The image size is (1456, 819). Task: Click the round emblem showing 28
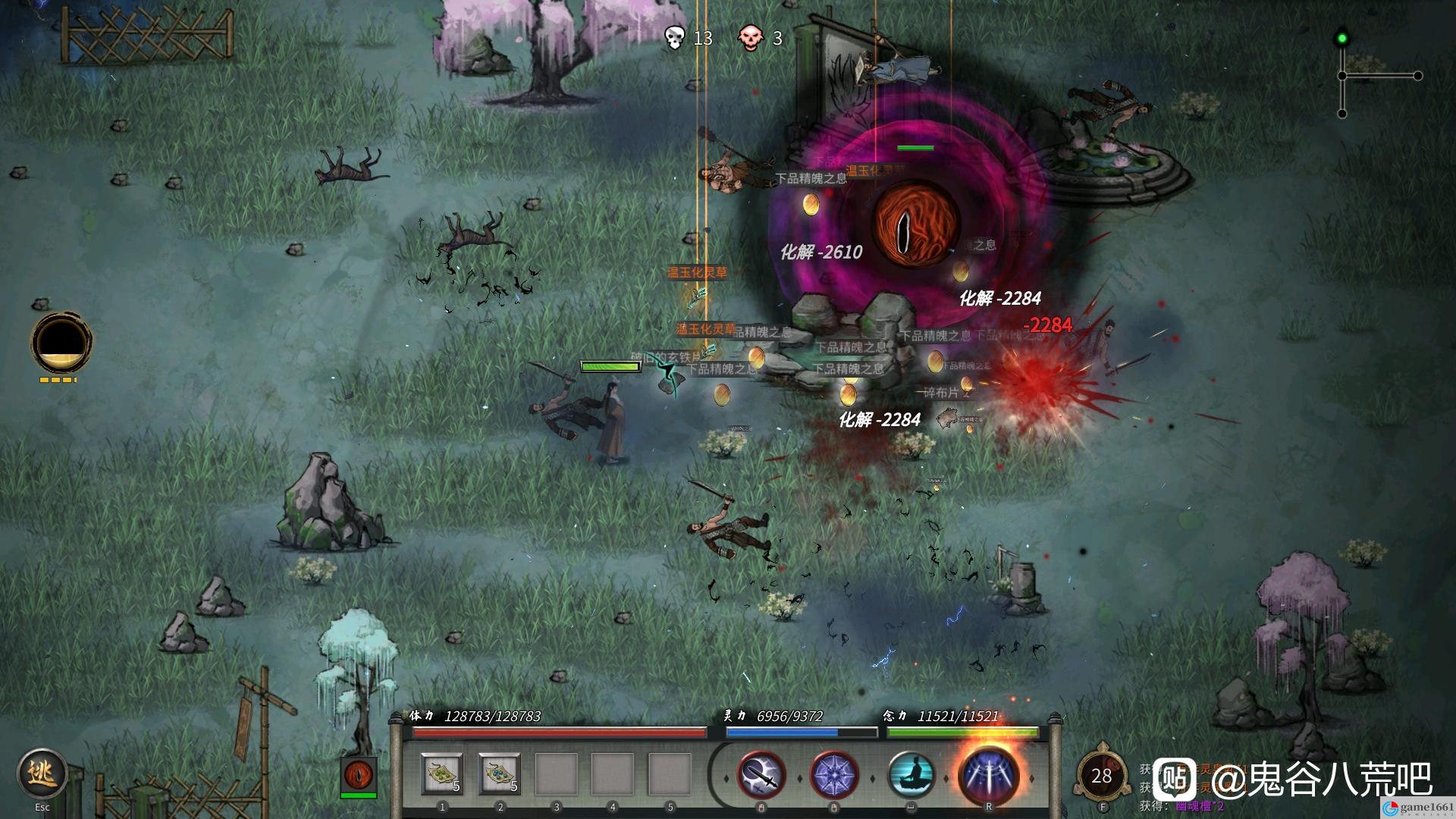1101,776
